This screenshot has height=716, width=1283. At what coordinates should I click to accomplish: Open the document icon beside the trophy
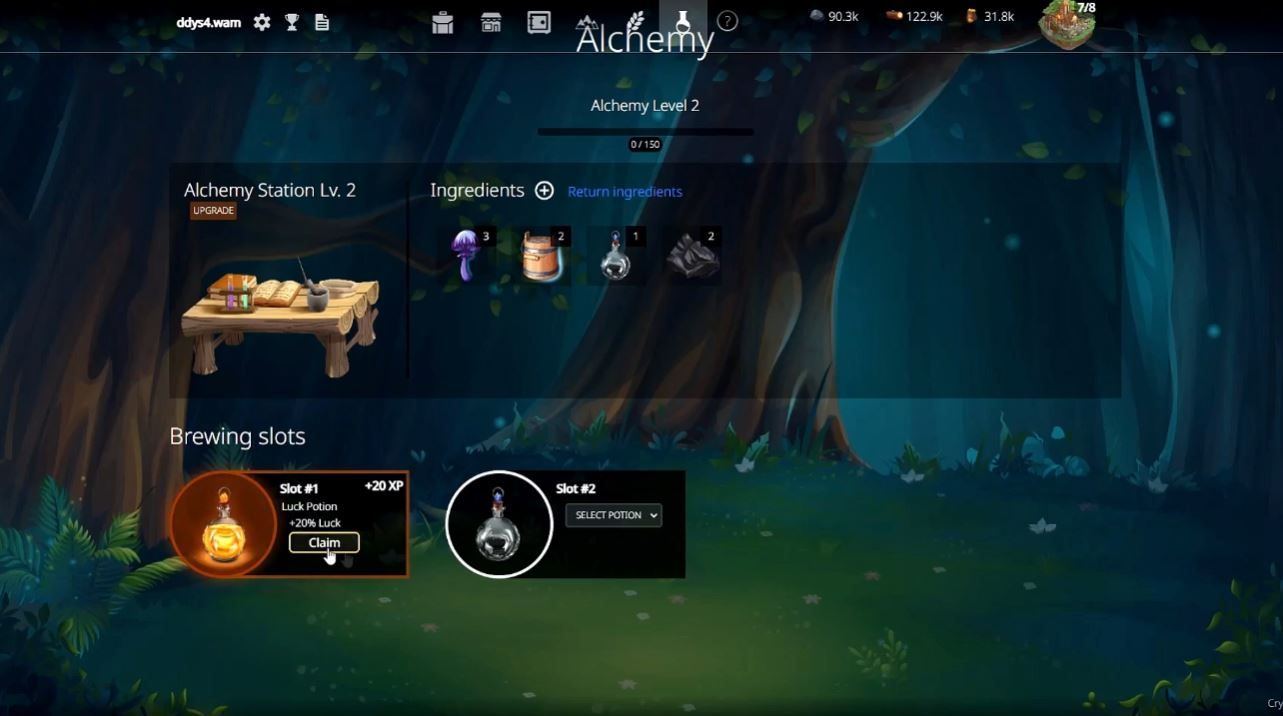(322, 22)
